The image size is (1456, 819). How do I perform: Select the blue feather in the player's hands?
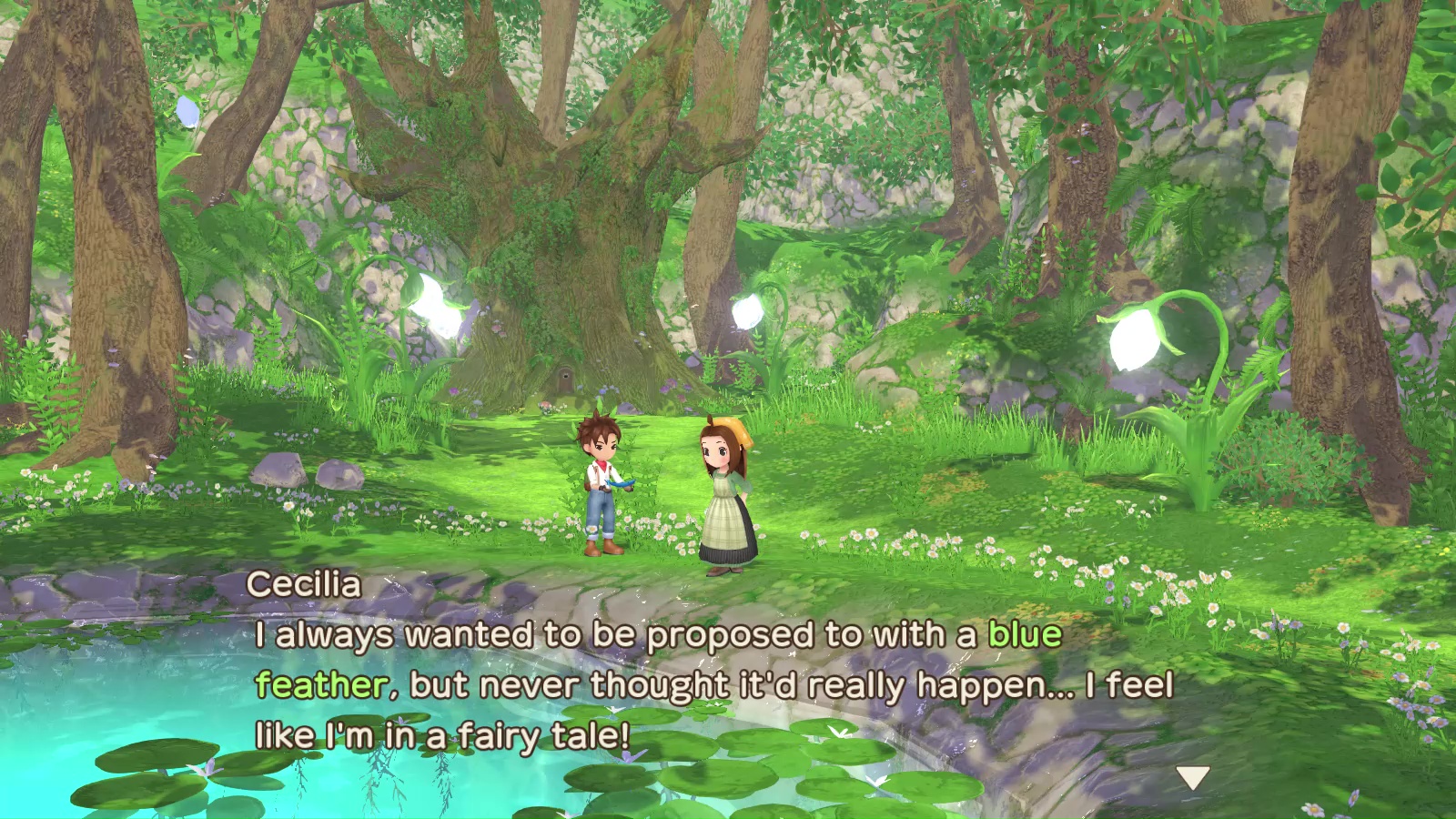tap(622, 485)
